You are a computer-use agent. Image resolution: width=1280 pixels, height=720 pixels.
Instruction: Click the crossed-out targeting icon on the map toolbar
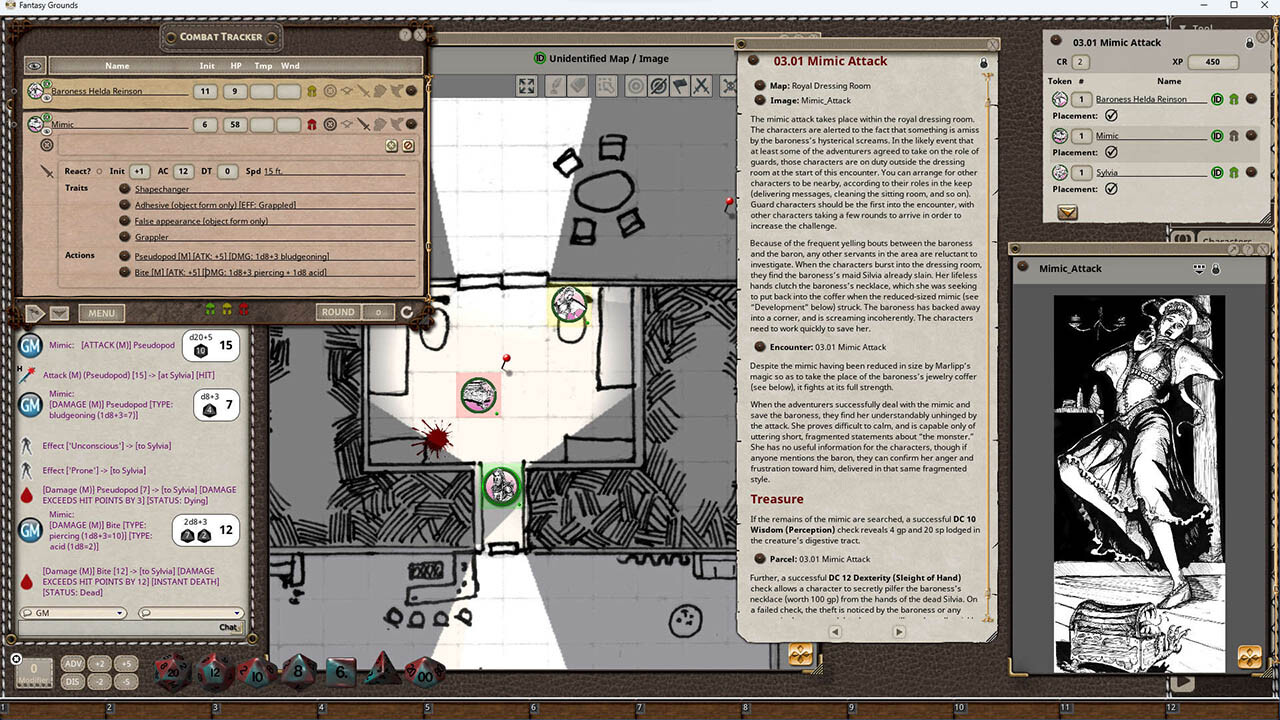pos(659,86)
